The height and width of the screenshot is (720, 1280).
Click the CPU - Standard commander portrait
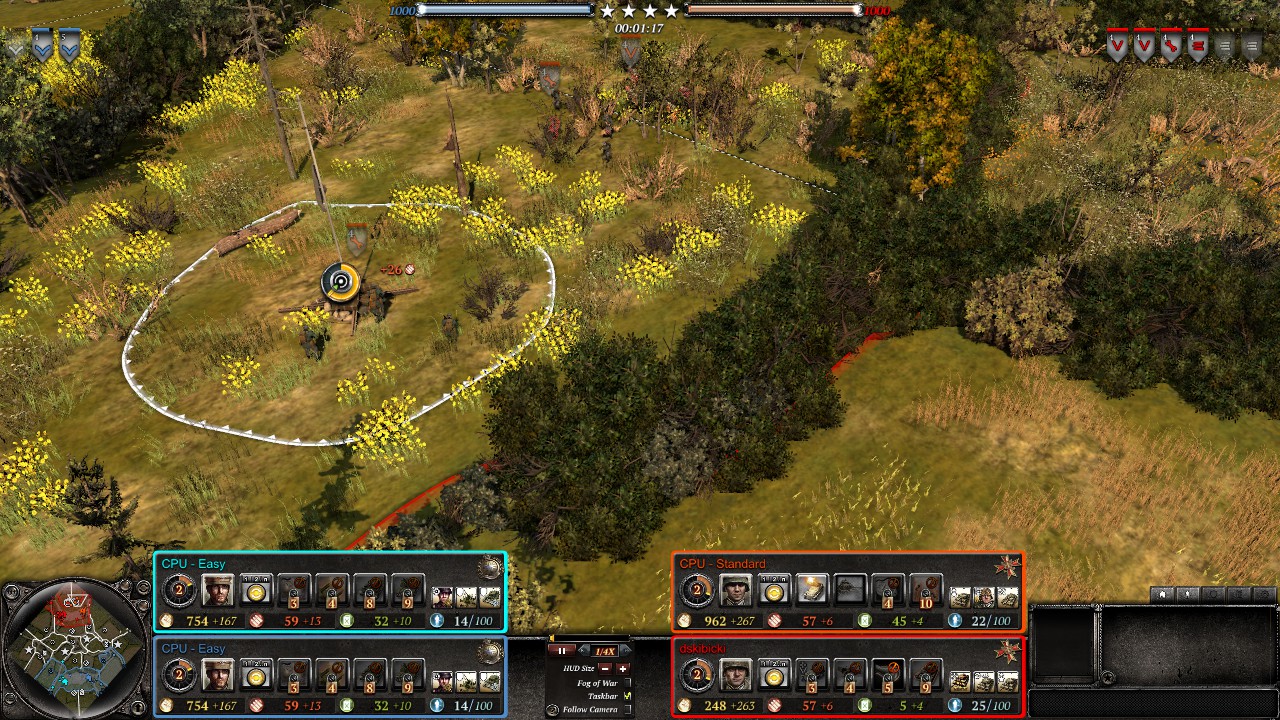click(735, 591)
